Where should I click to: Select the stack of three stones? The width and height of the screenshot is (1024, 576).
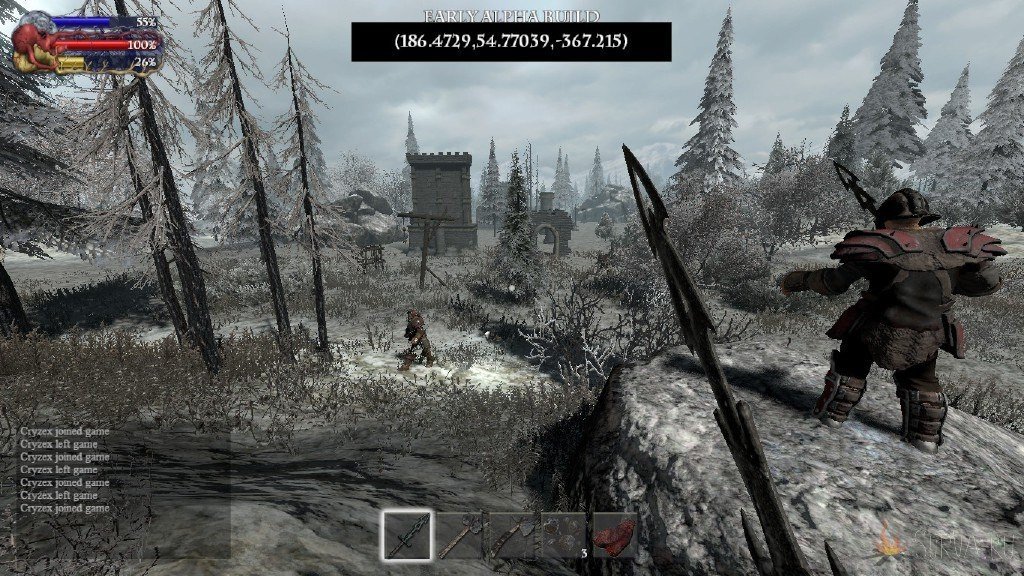pos(562,535)
